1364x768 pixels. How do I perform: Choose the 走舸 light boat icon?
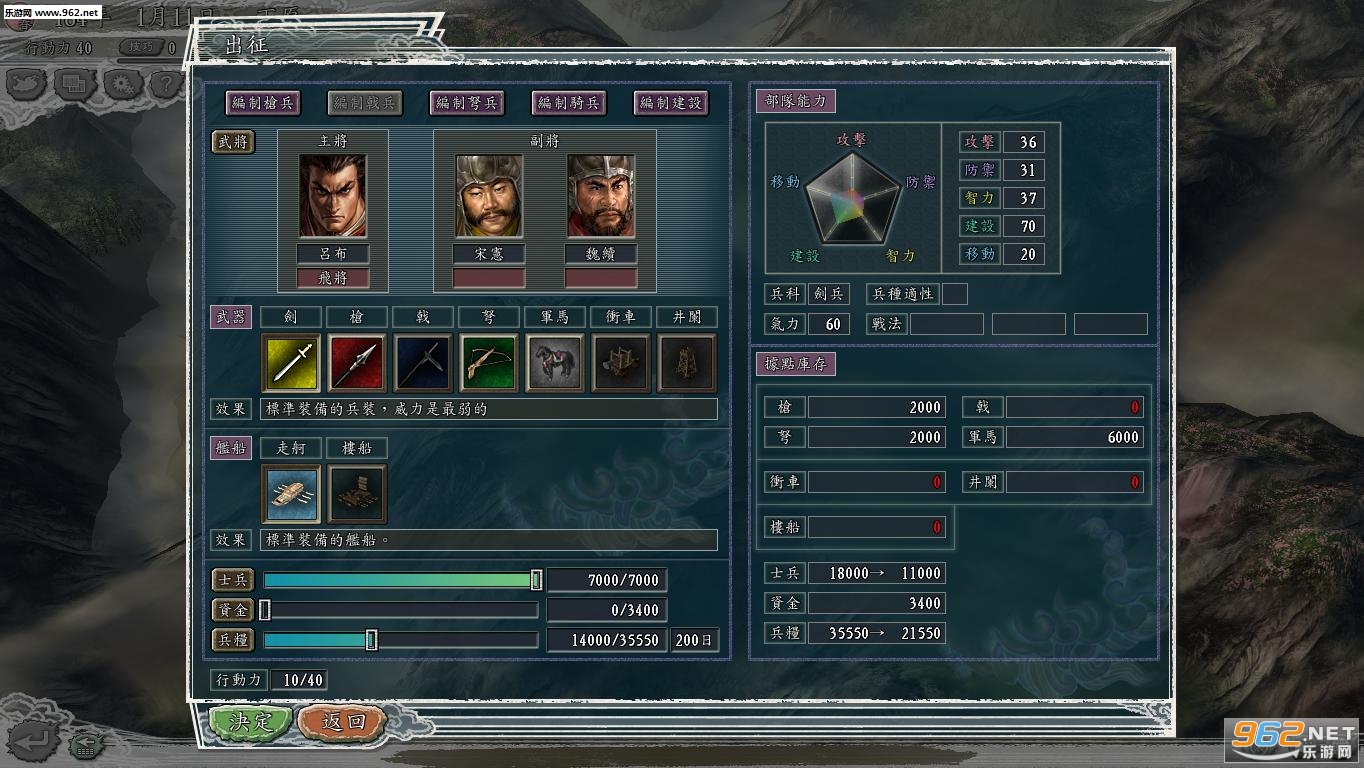click(x=291, y=493)
